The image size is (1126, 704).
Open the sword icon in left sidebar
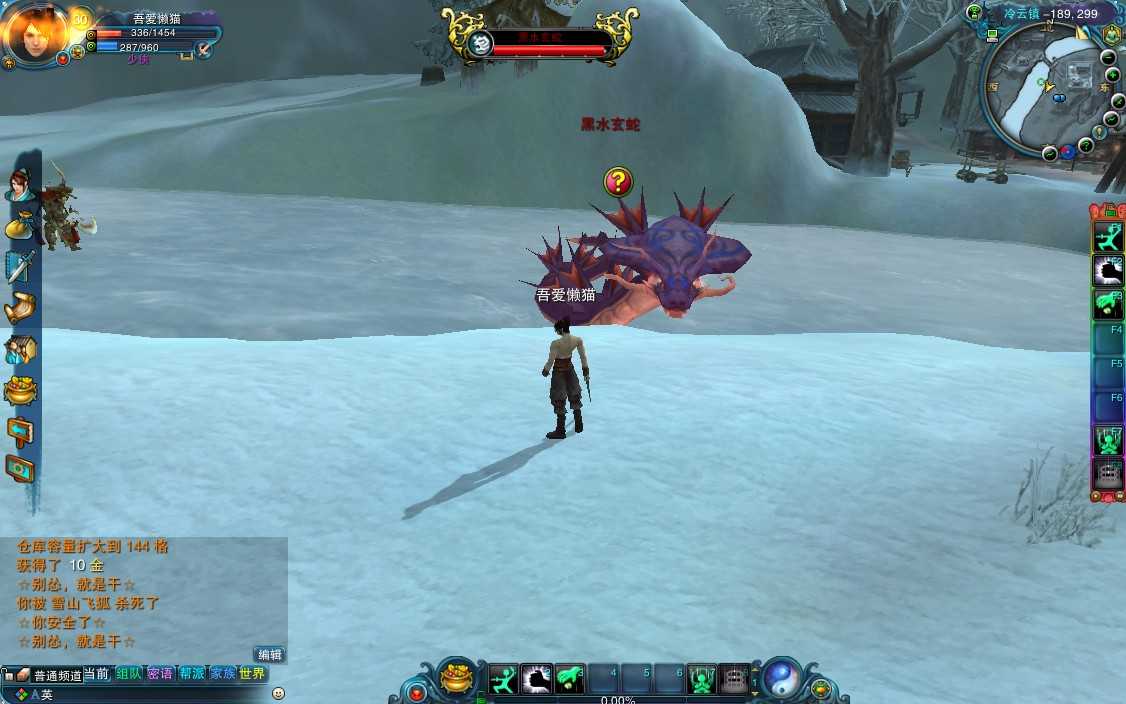(x=20, y=266)
